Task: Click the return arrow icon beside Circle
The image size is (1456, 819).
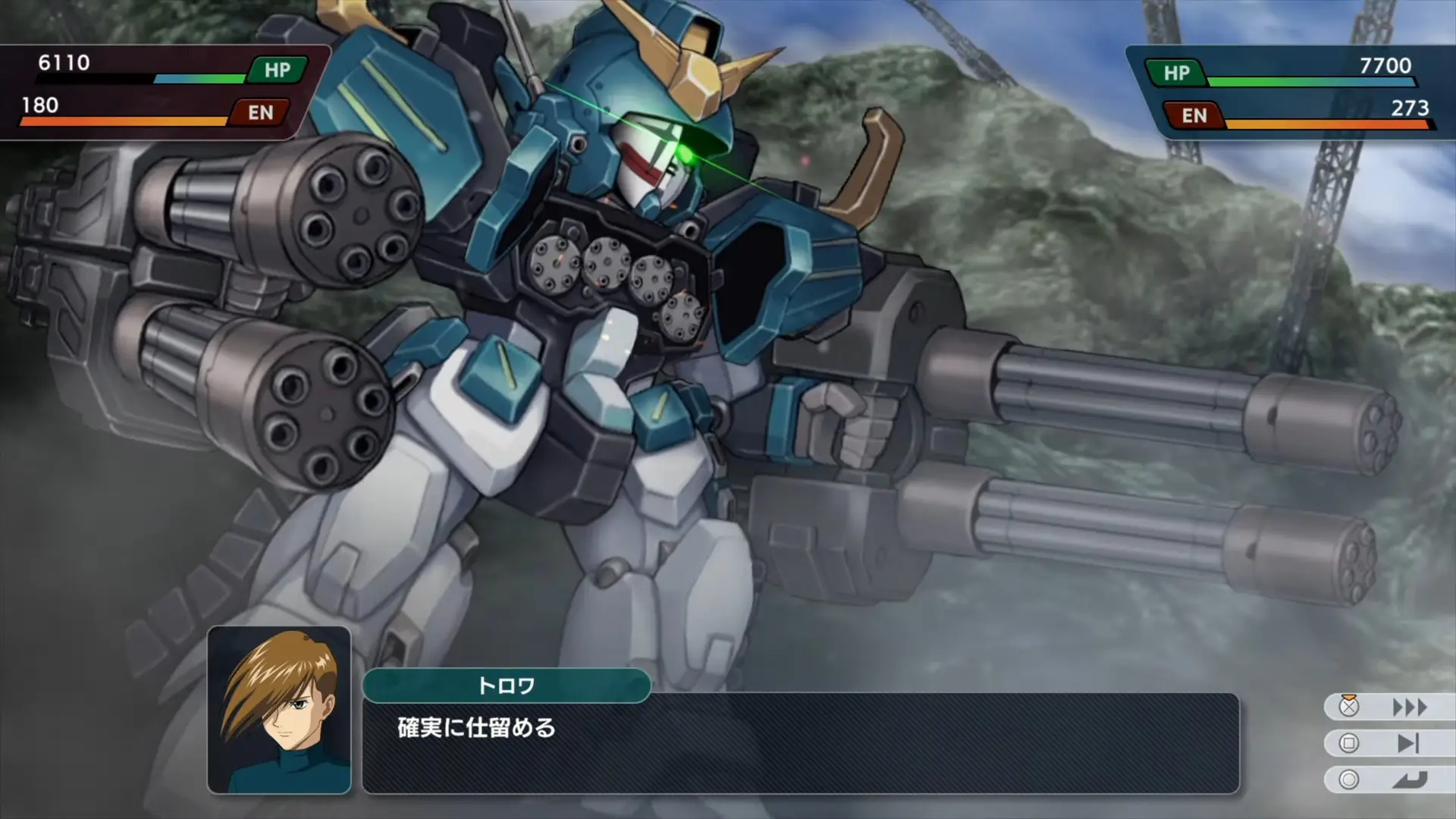Action: click(1408, 778)
